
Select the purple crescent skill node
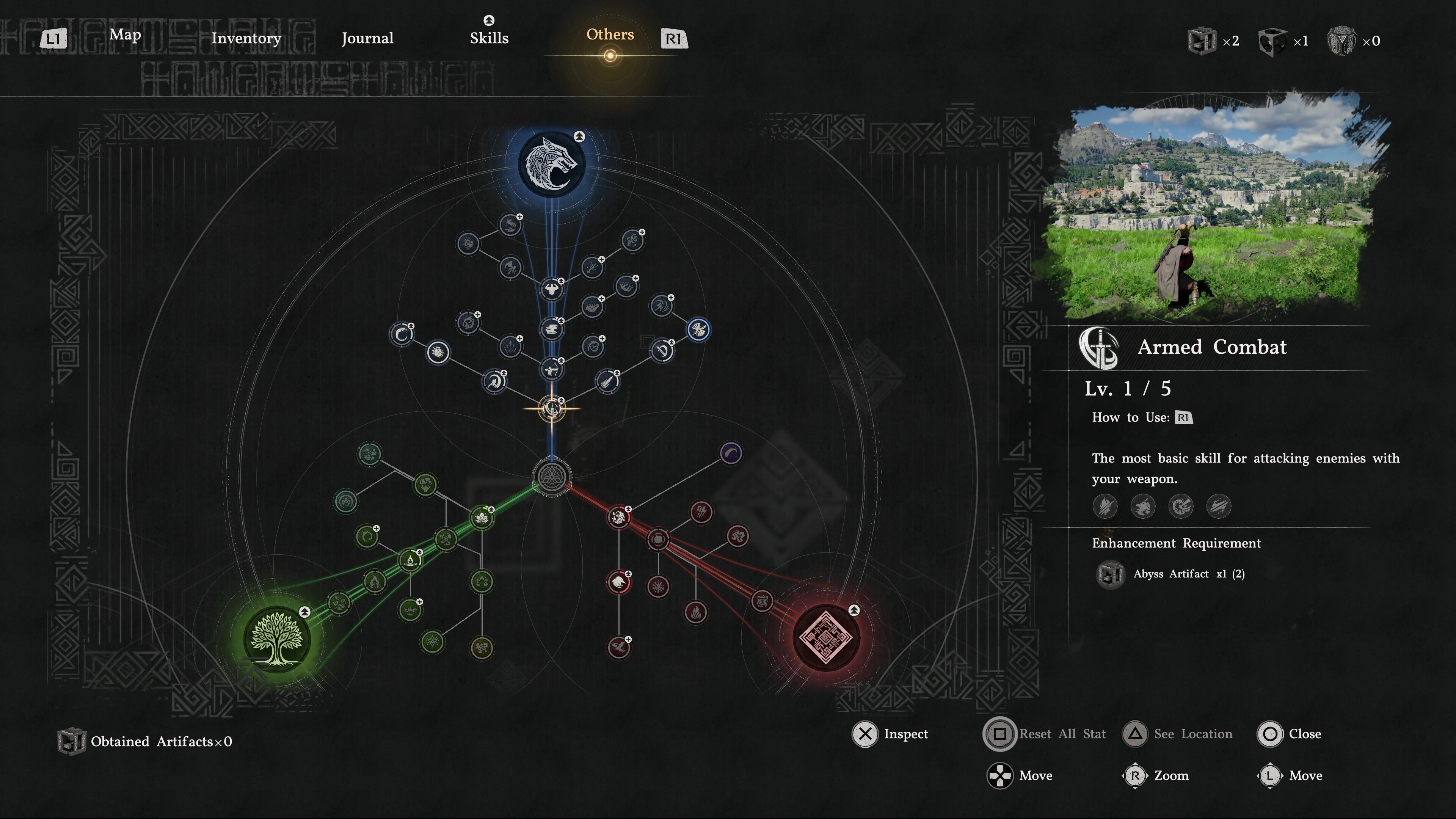pos(730,453)
